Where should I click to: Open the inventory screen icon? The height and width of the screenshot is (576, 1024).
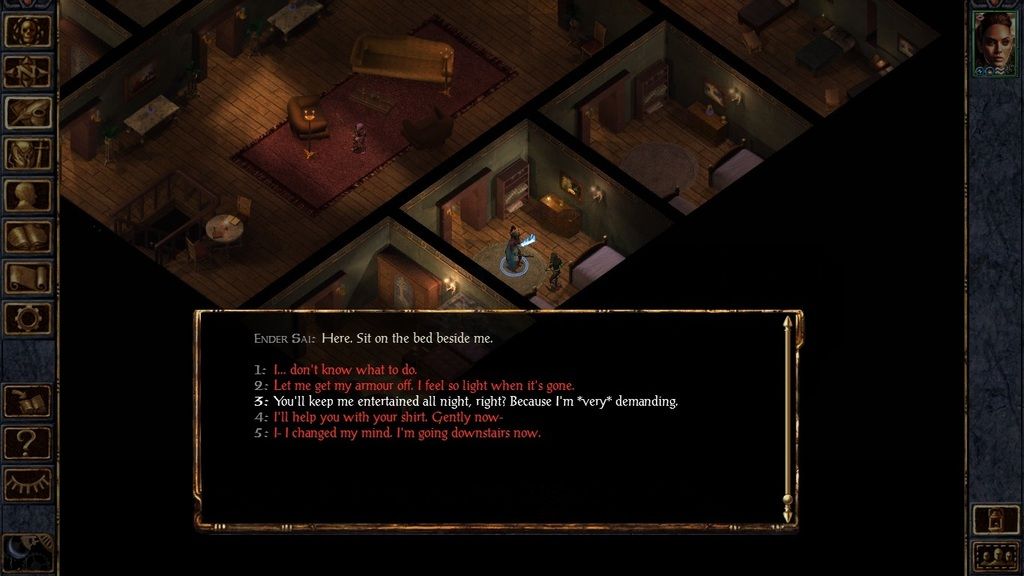(28, 154)
